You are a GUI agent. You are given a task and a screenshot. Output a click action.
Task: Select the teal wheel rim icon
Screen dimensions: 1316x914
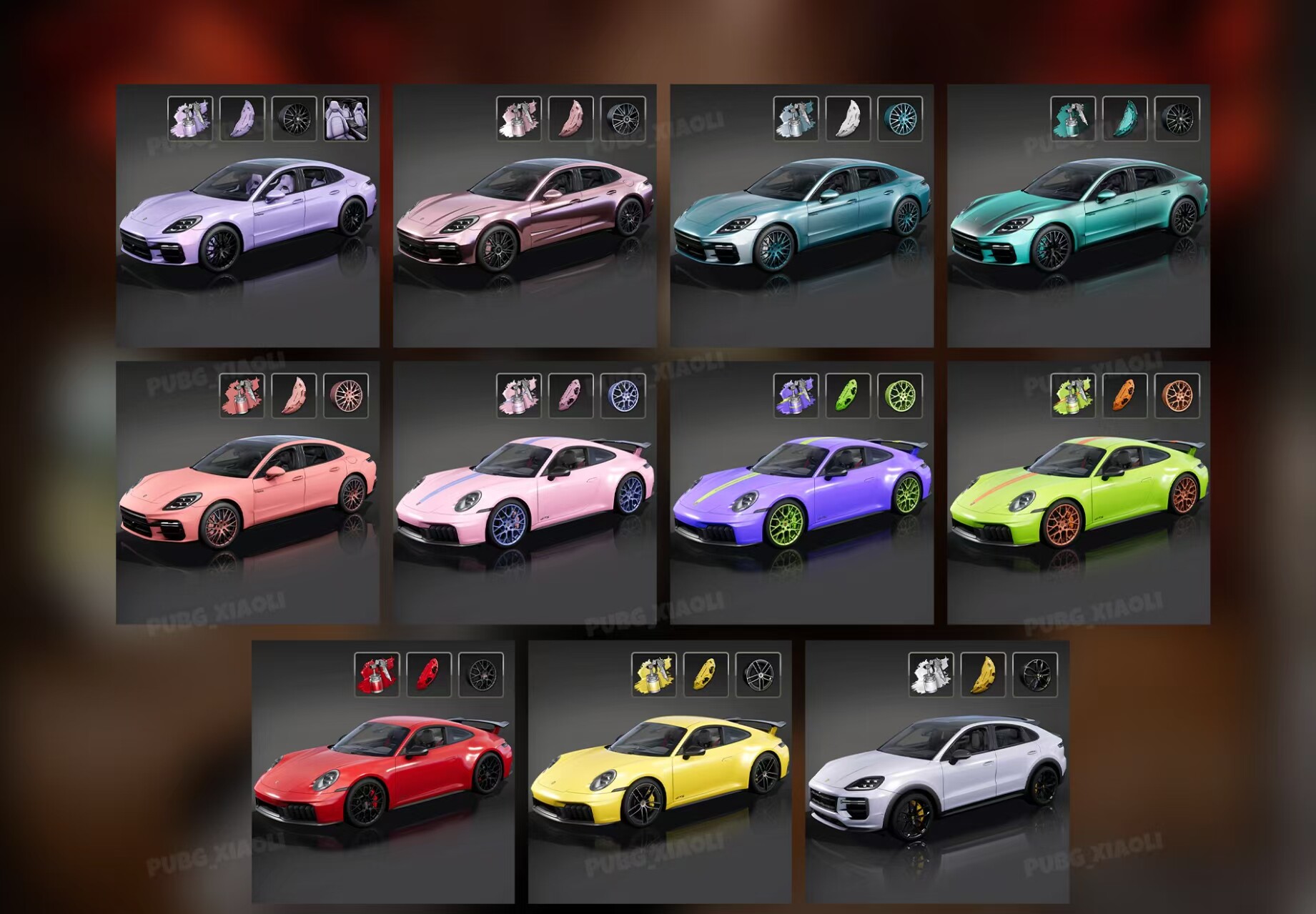(901, 120)
